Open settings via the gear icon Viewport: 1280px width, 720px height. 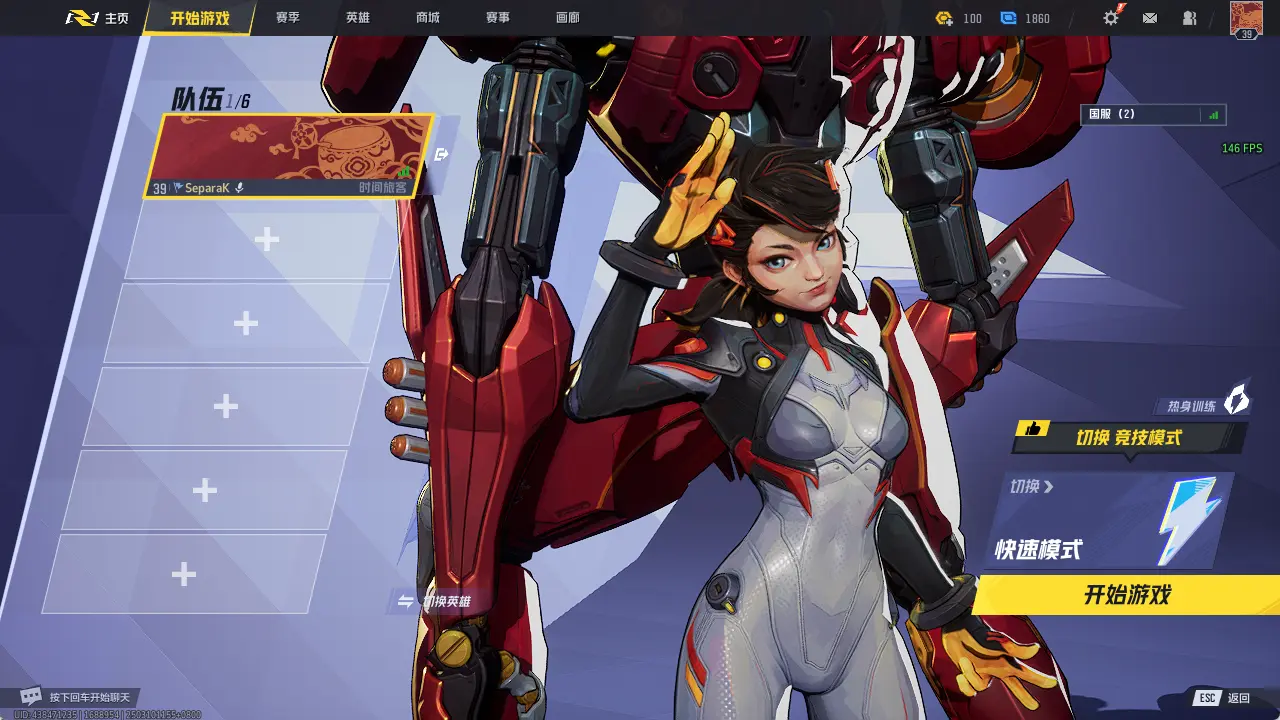pyautogui.click(x=1111, y=18)
